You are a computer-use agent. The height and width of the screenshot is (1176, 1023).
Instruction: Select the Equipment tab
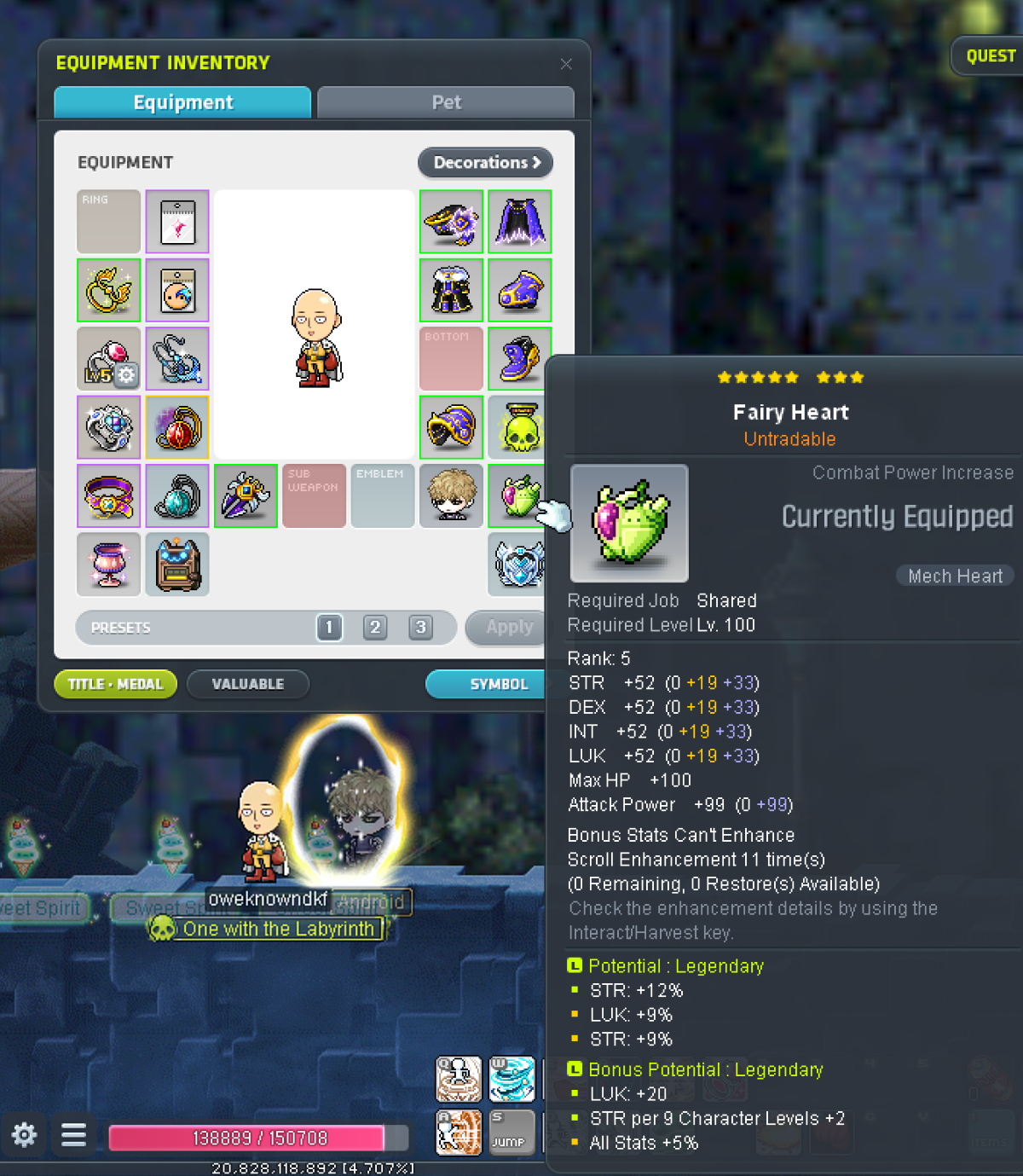point(182,102)
